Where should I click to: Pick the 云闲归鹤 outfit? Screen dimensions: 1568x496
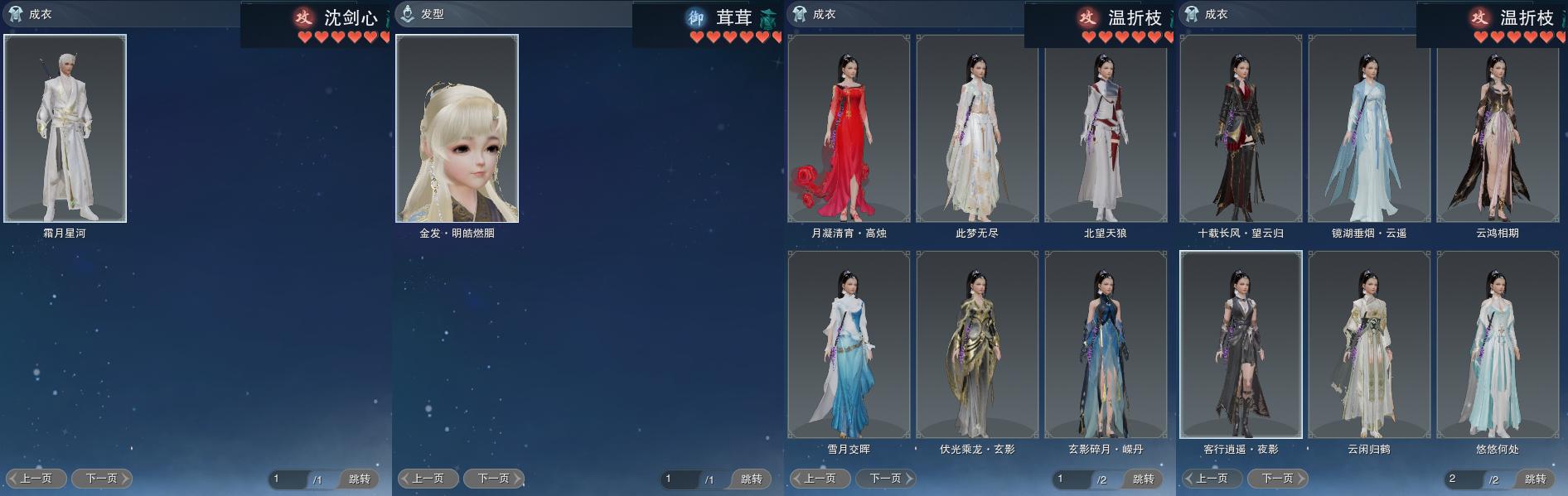click(1369, 344)
